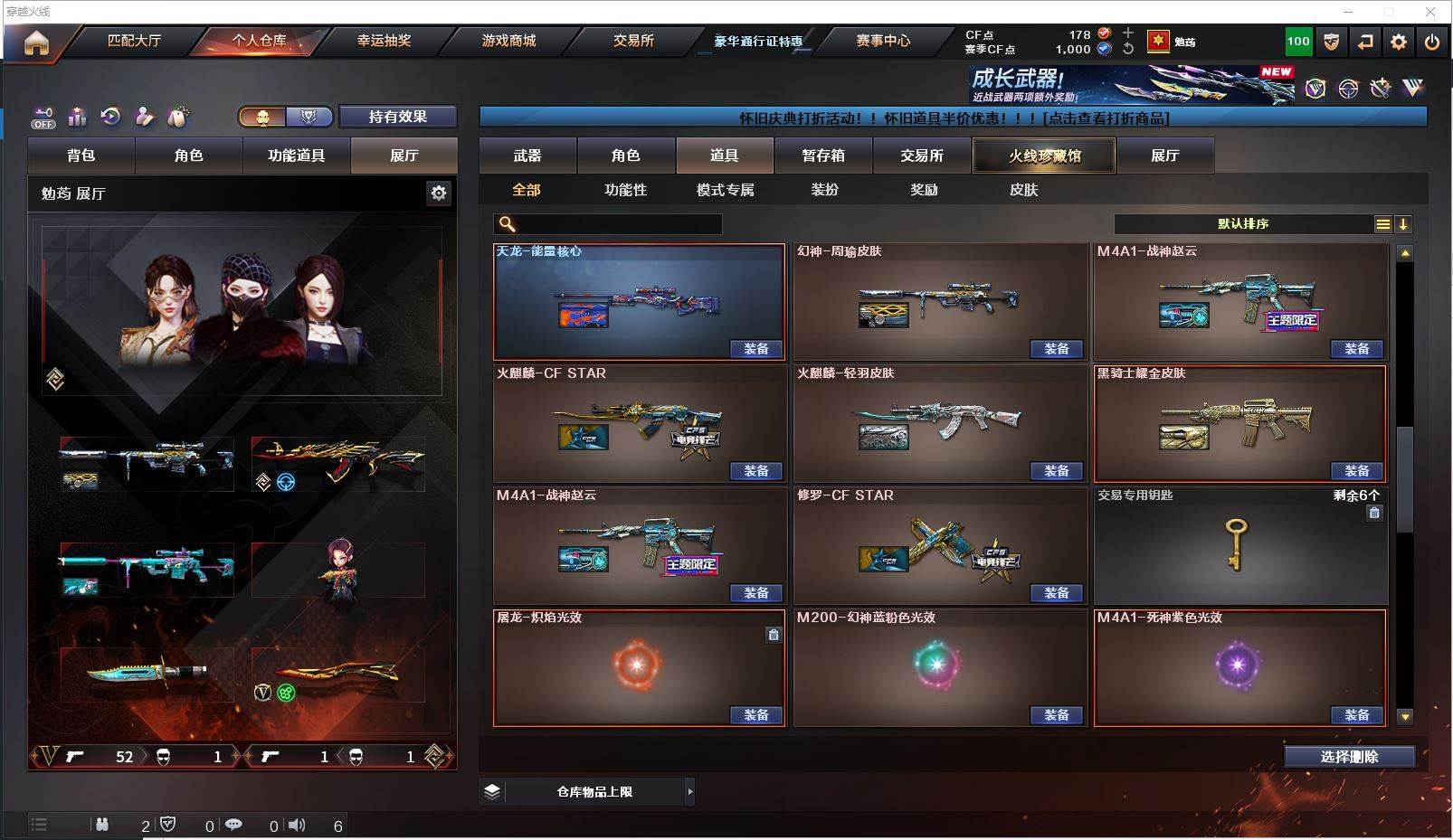Open settings with the gear icon
1453x840 pixels.
[1399, 42]
